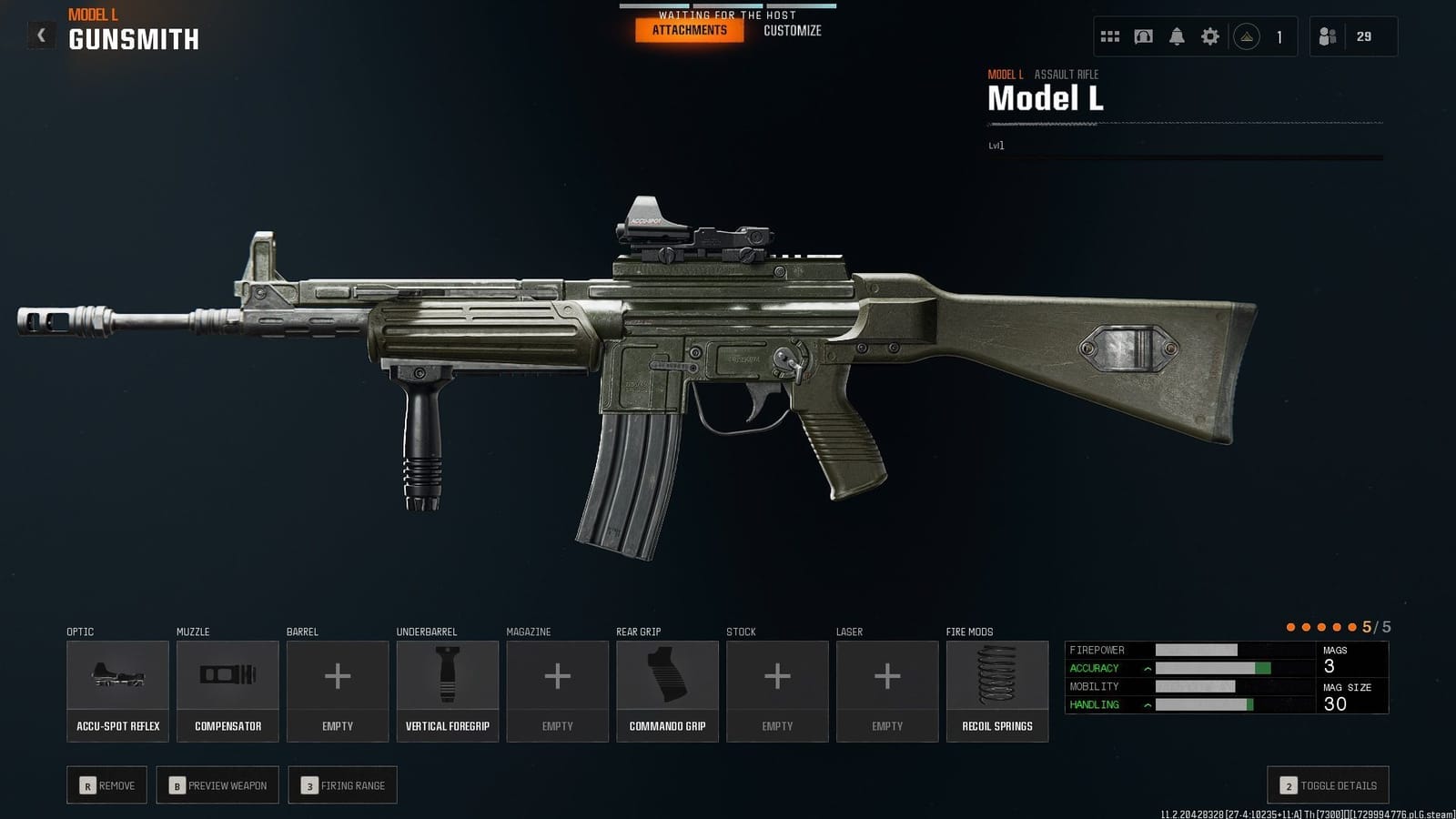
Task: Open the social/friends panel showing 29
Action: click(x=1352, y=35)
